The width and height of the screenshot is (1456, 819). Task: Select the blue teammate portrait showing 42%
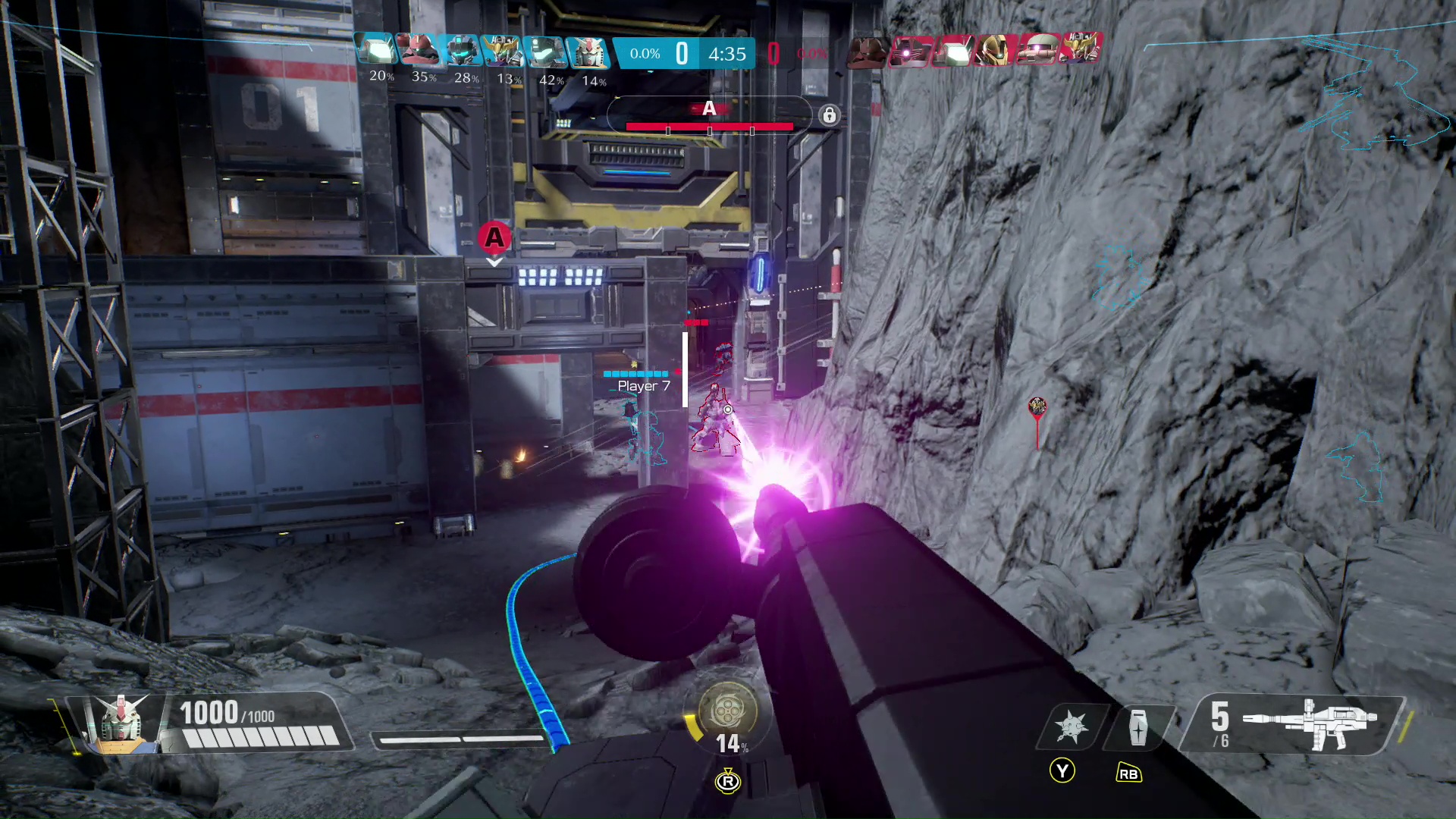[x=546, y=51]
